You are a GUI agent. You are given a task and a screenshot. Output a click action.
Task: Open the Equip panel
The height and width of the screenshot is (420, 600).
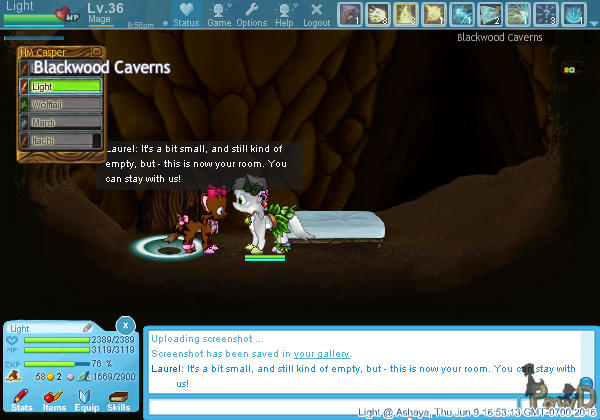pyautogui.click(x=86, y=400)
